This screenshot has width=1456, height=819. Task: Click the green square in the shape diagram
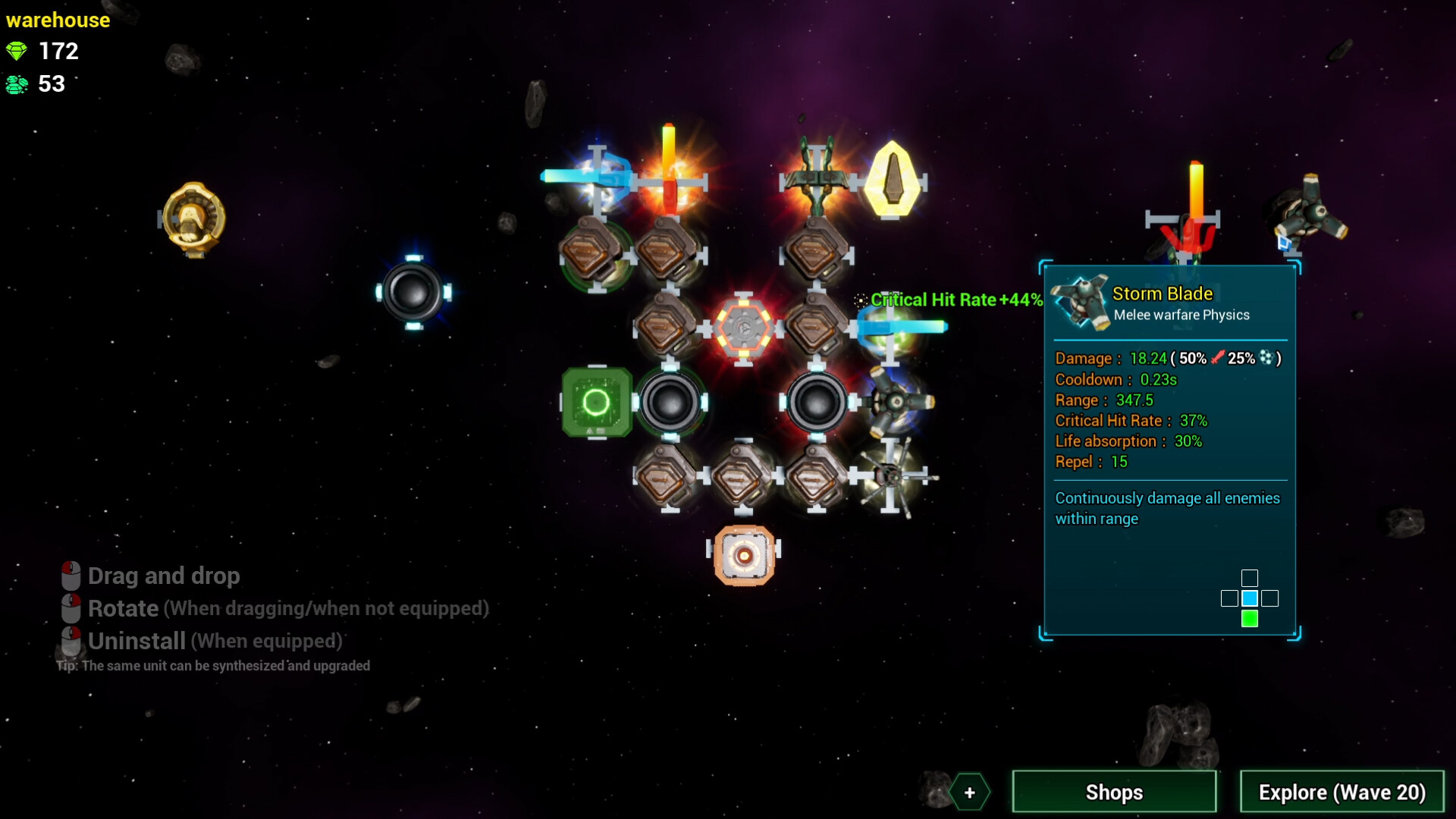click(x=1249, y=619)
